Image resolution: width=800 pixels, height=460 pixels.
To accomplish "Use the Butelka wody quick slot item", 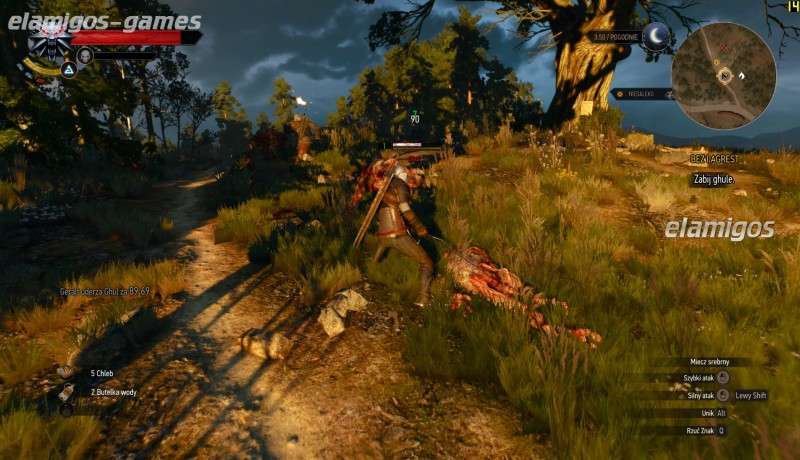I will pyautogui.click(x=67, y=392).
